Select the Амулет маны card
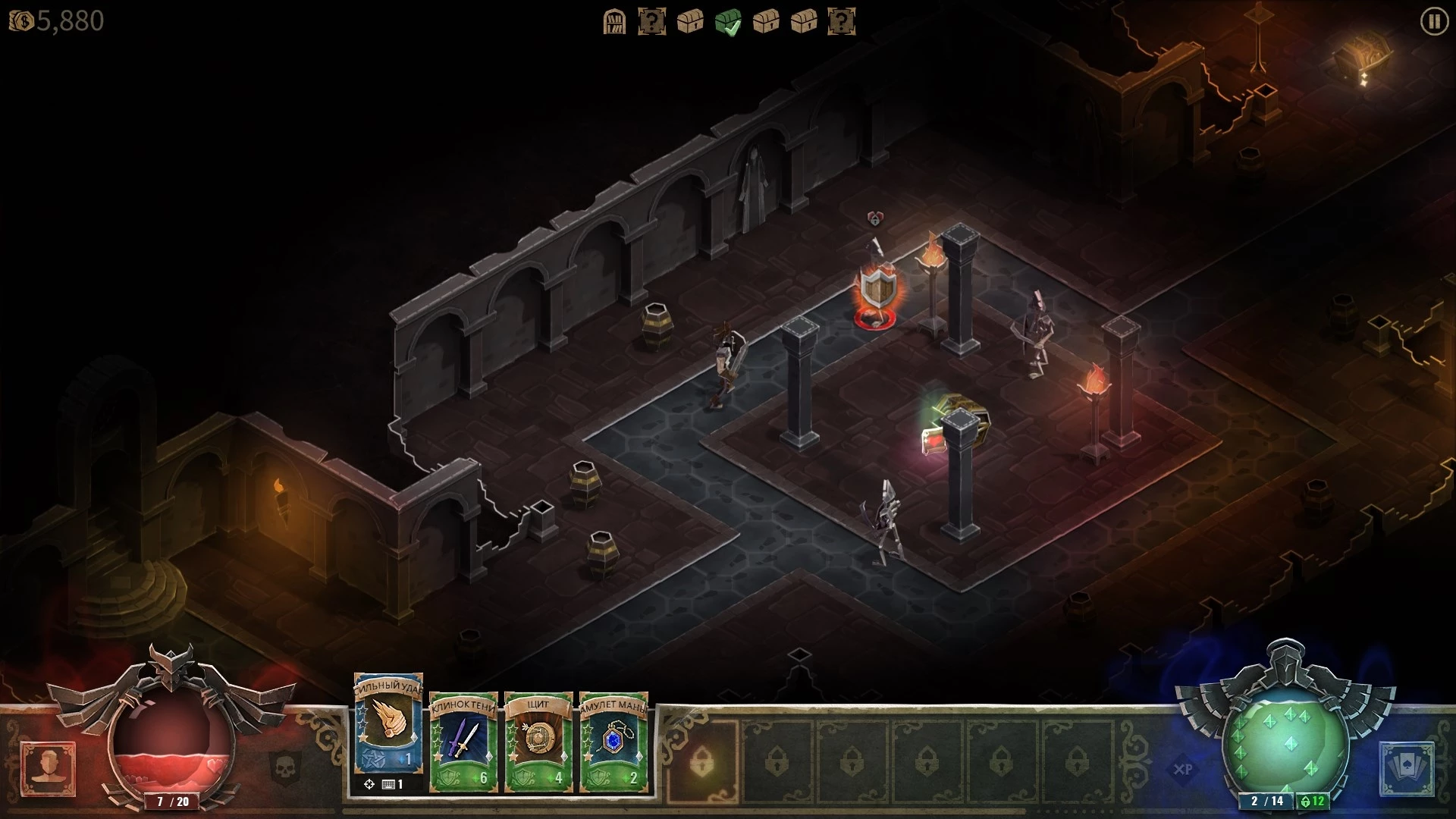 point(613,740)
